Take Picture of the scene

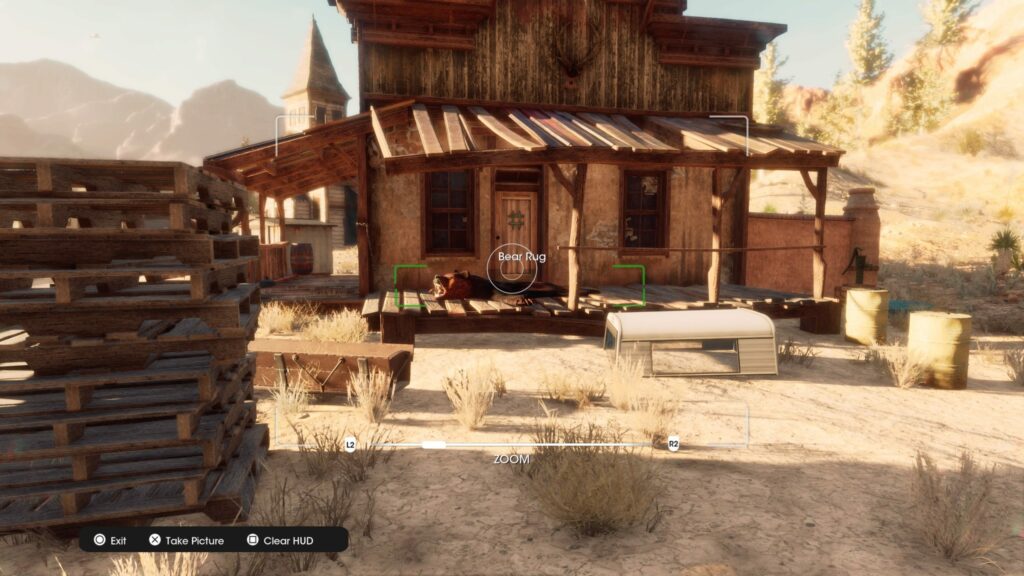(187, 540)
